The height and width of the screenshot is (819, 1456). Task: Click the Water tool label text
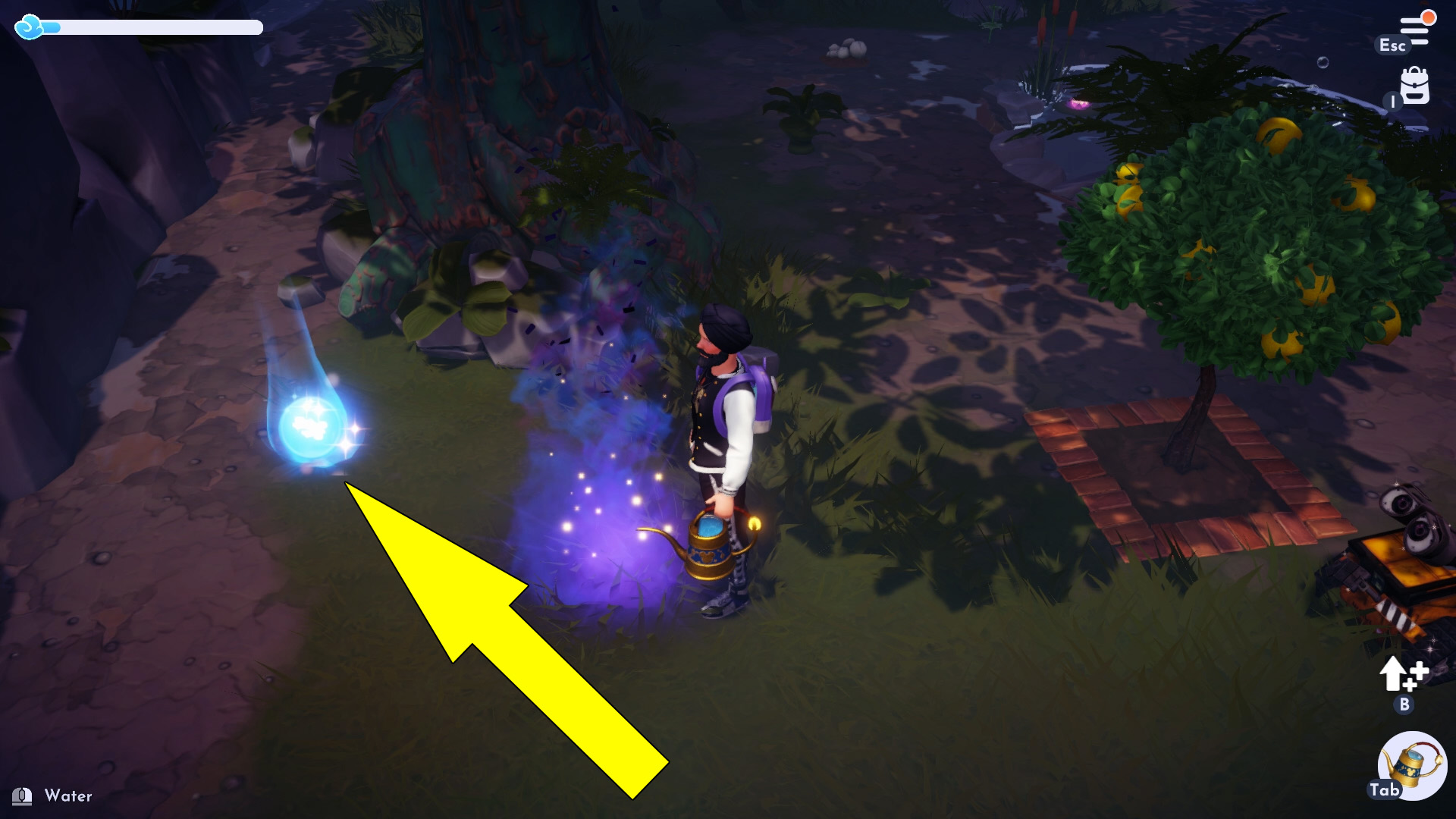coord(68,796)
